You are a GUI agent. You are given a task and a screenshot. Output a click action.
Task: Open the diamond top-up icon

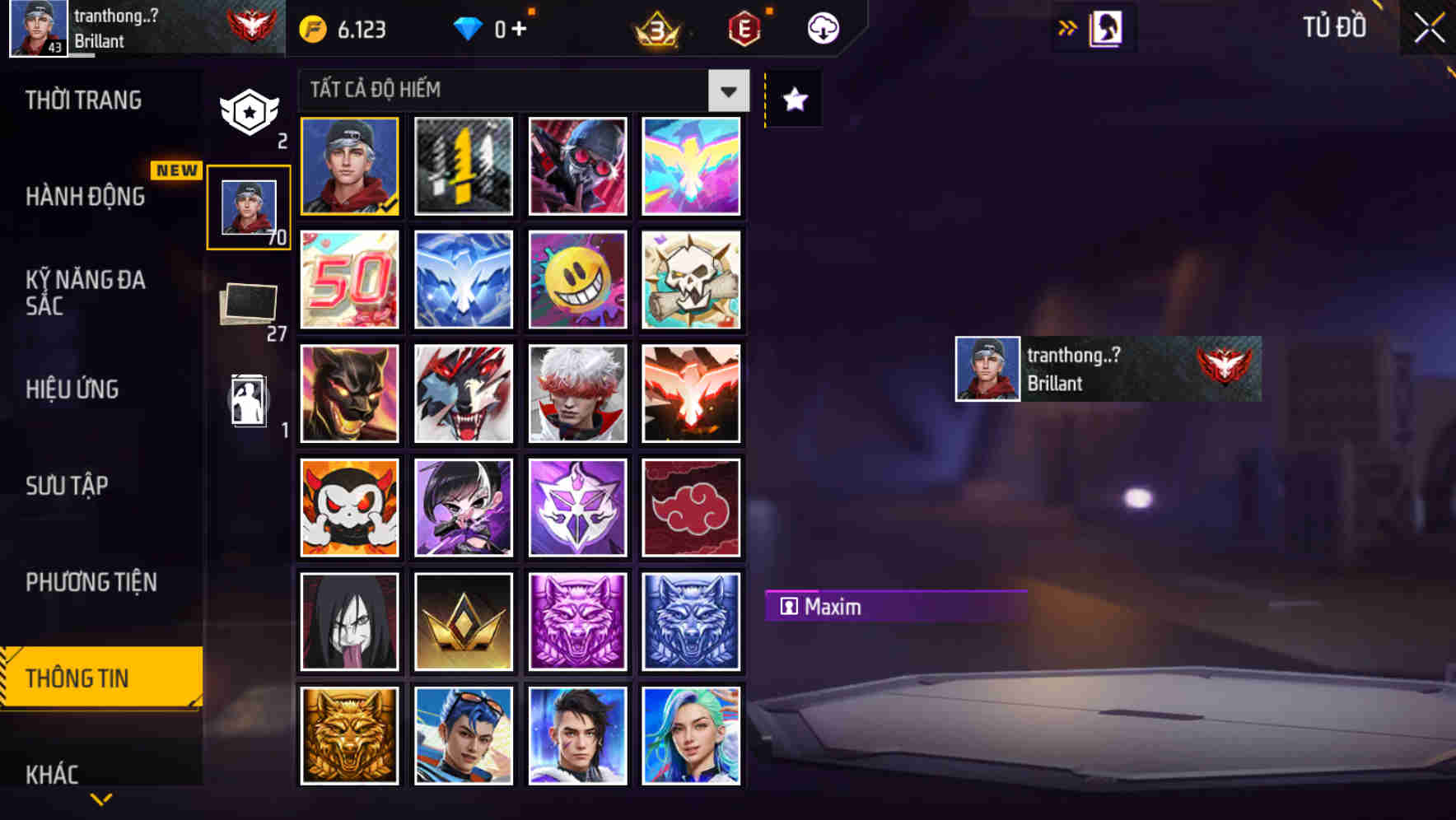pyautogui.click(x=469, y=28)
